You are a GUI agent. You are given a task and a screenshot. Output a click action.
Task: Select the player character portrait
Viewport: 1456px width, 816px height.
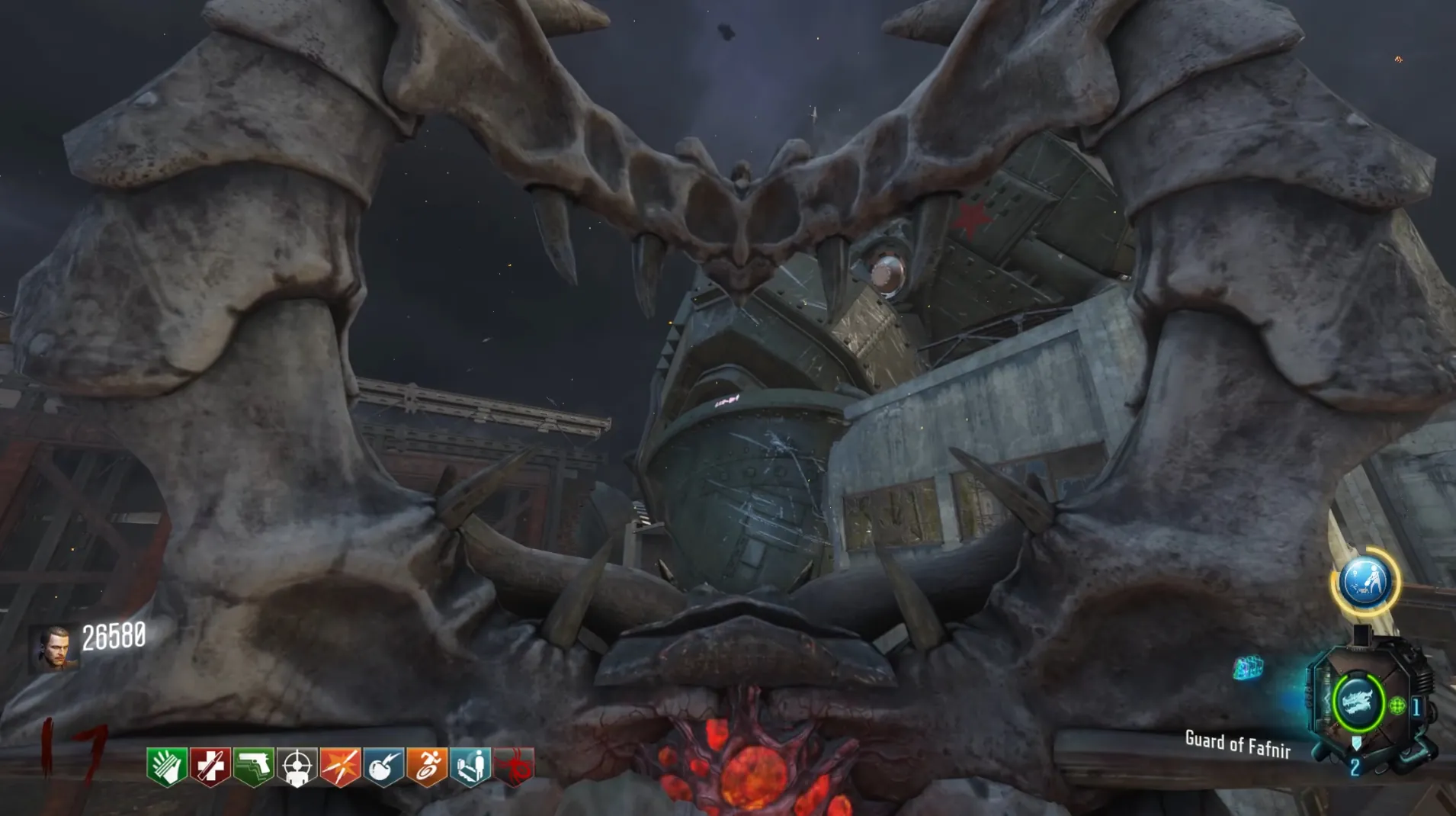tap(55, 649)
